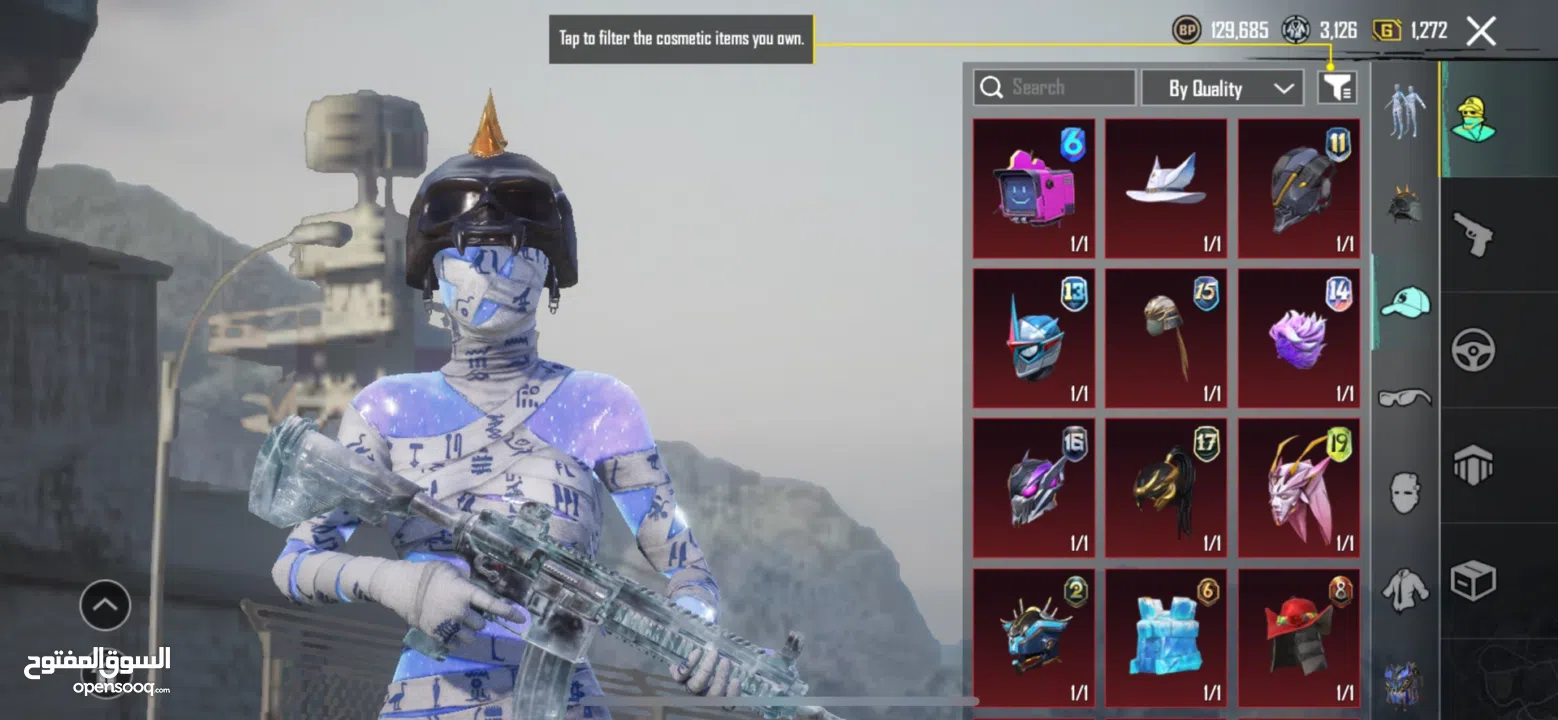Open the By Quality sort dropdown
The image size is (1558, 720).
click(x=1222, y=88)
